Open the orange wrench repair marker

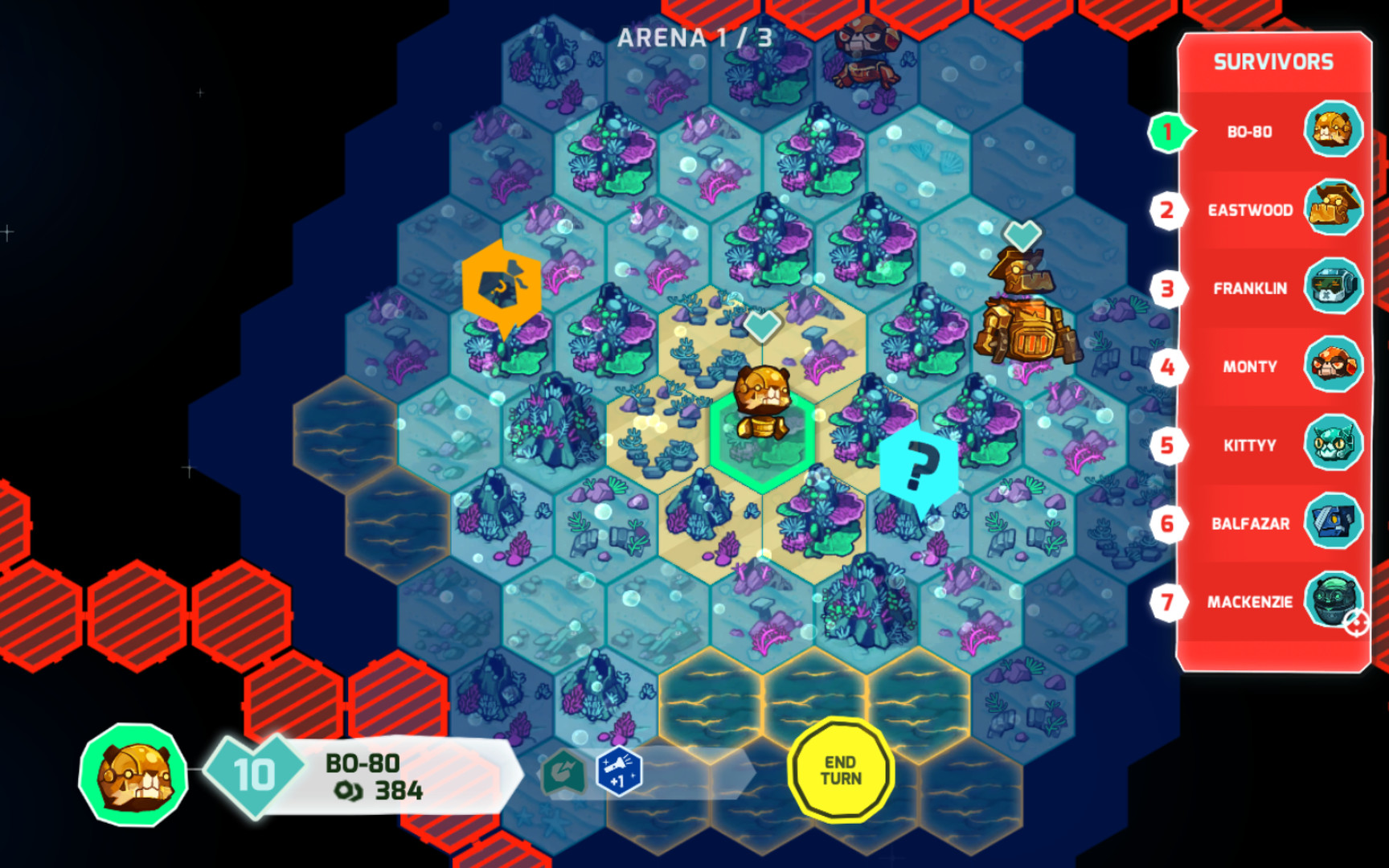[x=500, y=285]
